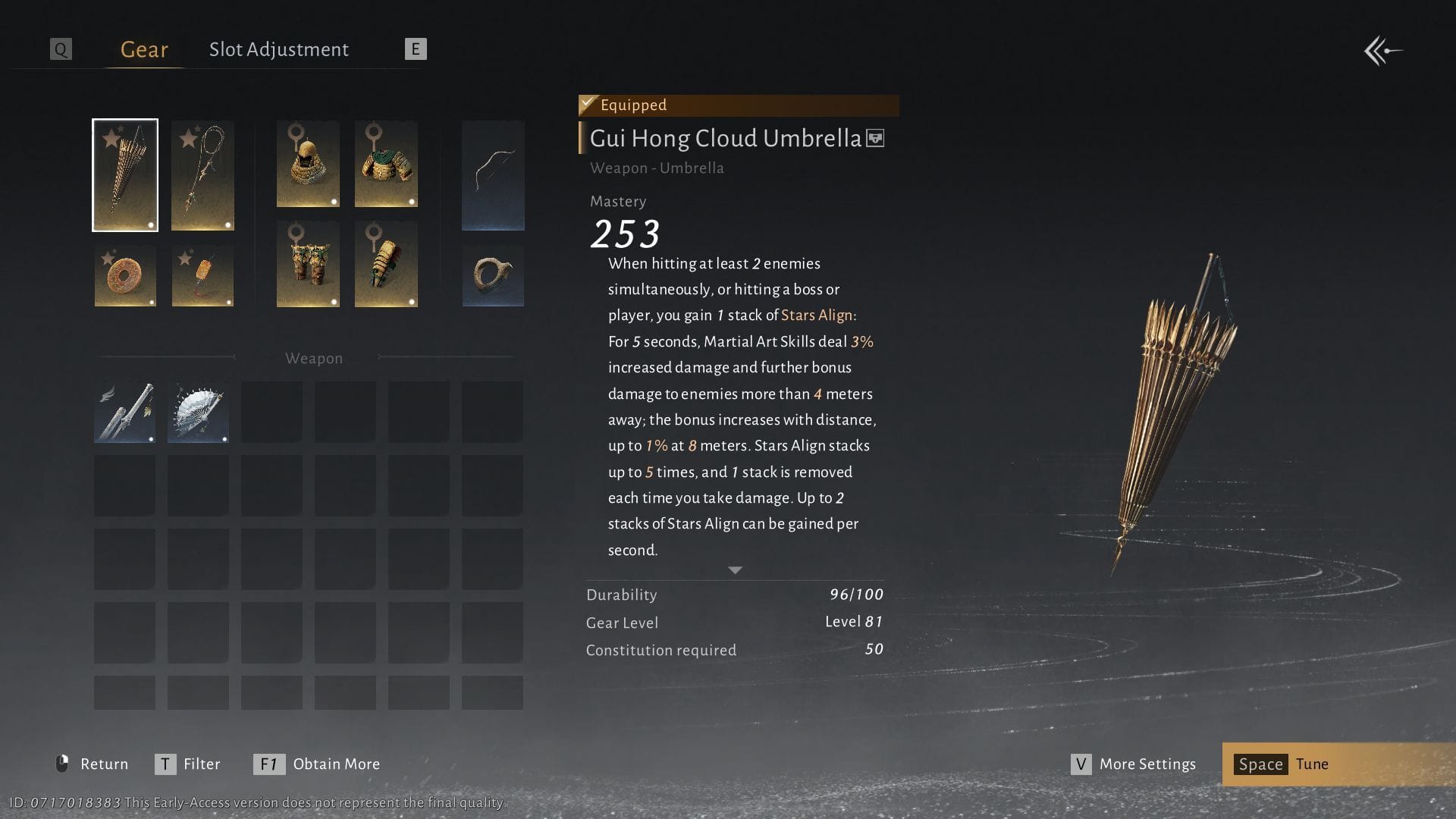Switch to the Slot Adjustment tab
The image size is (1456, 819).
(279, 49)
